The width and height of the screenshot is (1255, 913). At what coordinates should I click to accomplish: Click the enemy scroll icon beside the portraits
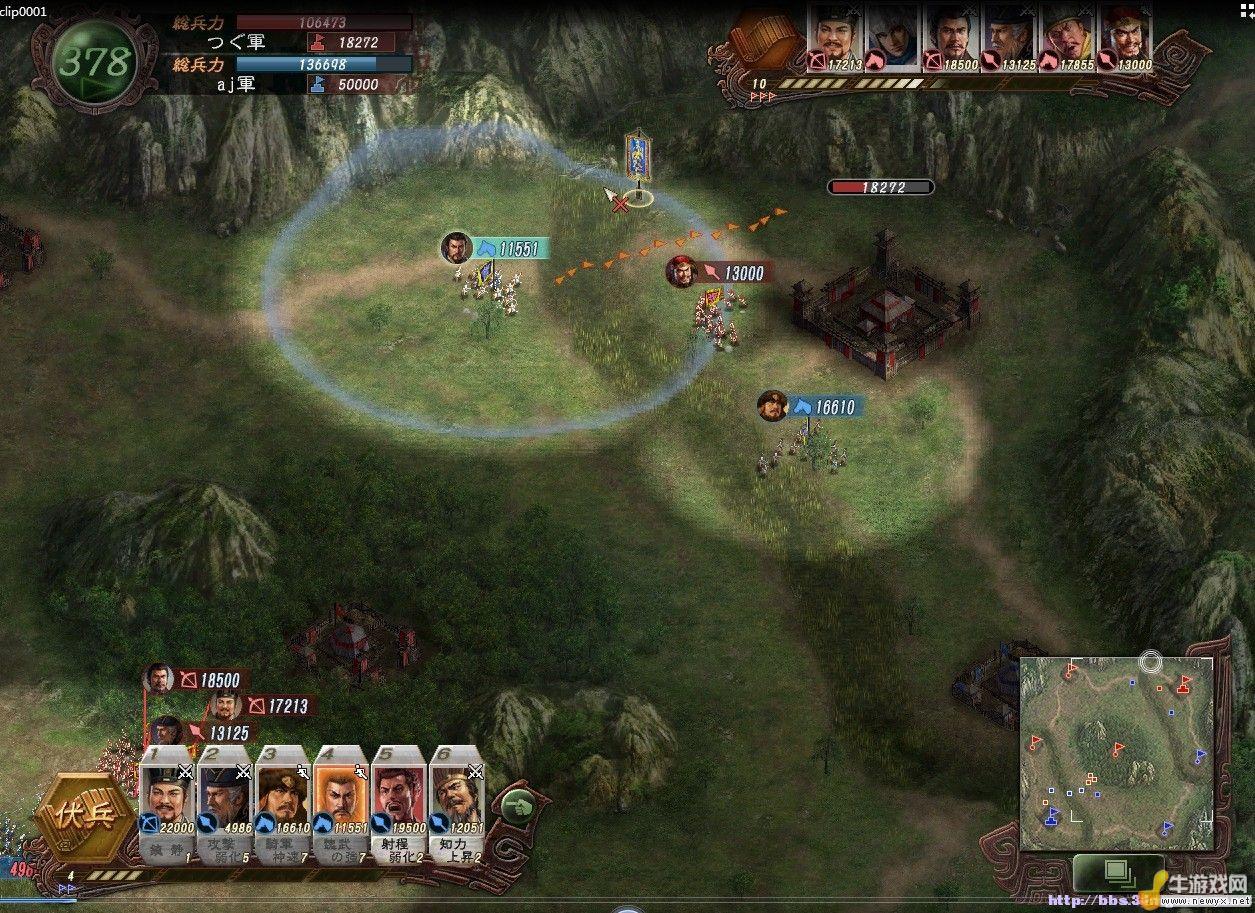click(x=766, y=40)
